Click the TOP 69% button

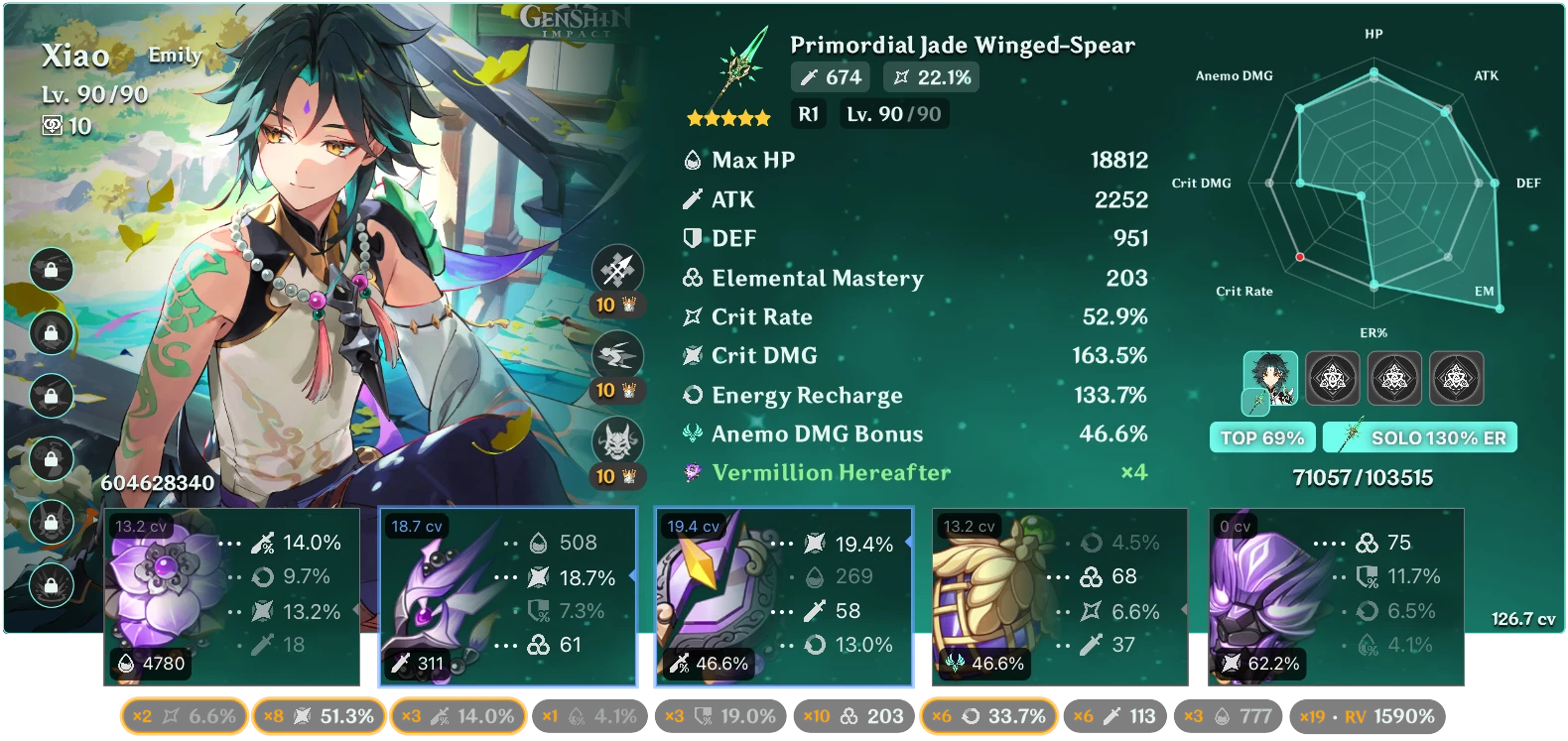[1261, 436]
